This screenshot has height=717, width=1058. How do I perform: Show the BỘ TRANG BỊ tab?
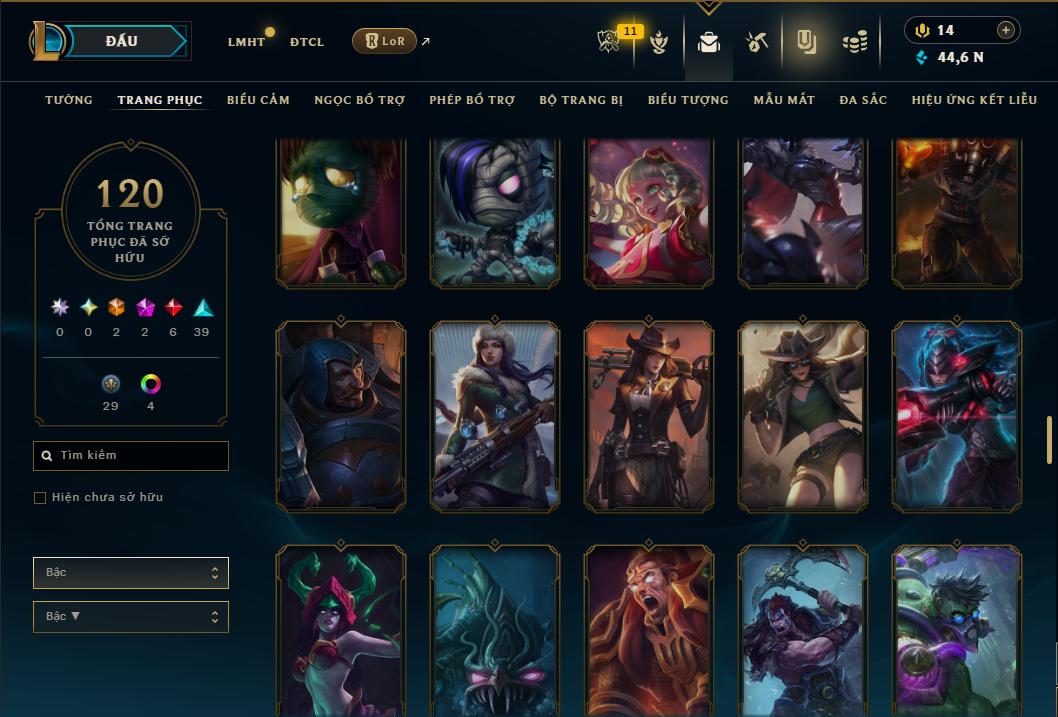[581, 100]
